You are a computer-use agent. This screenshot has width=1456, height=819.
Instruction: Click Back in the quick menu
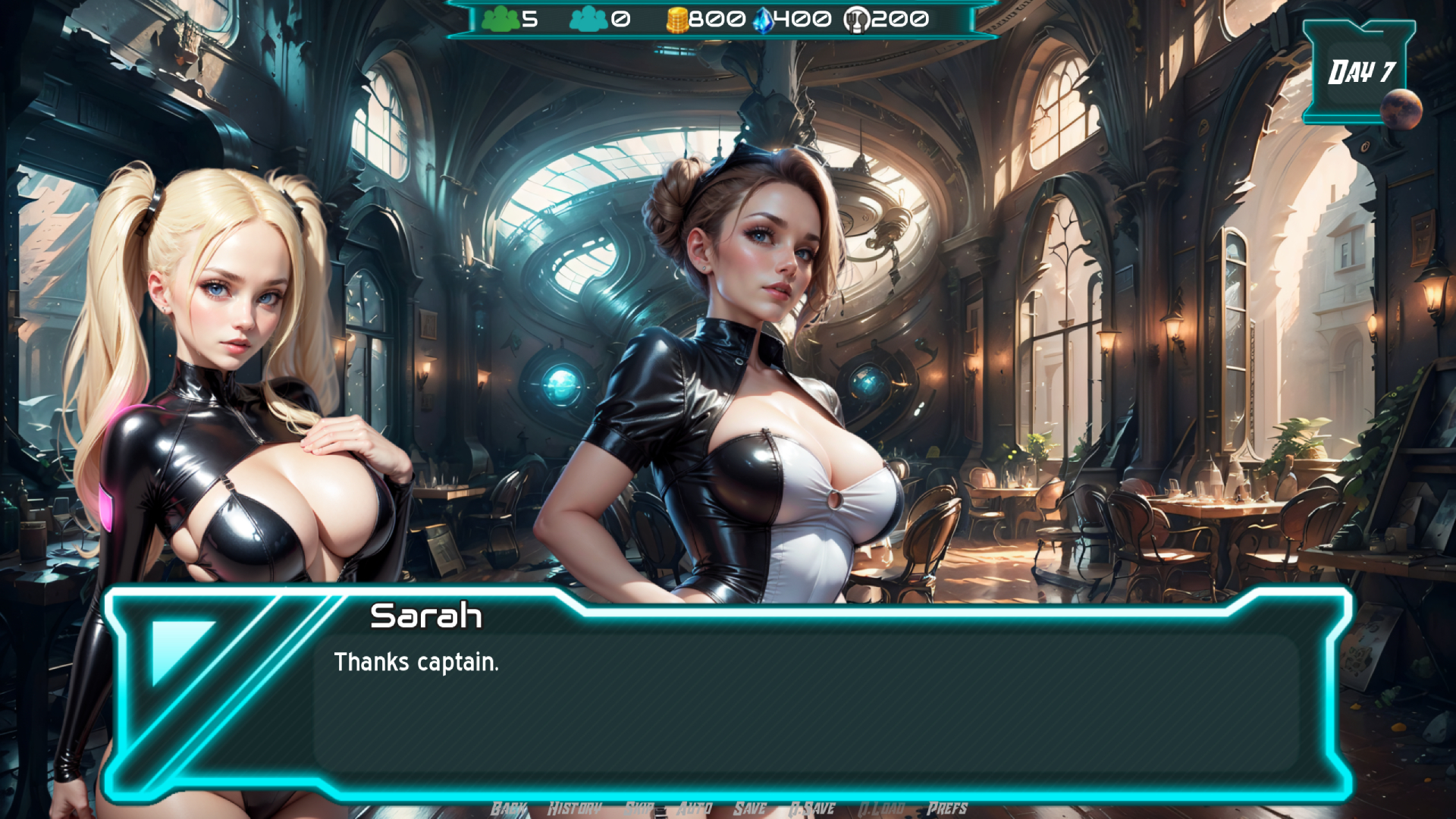click(x=508, y=808)
